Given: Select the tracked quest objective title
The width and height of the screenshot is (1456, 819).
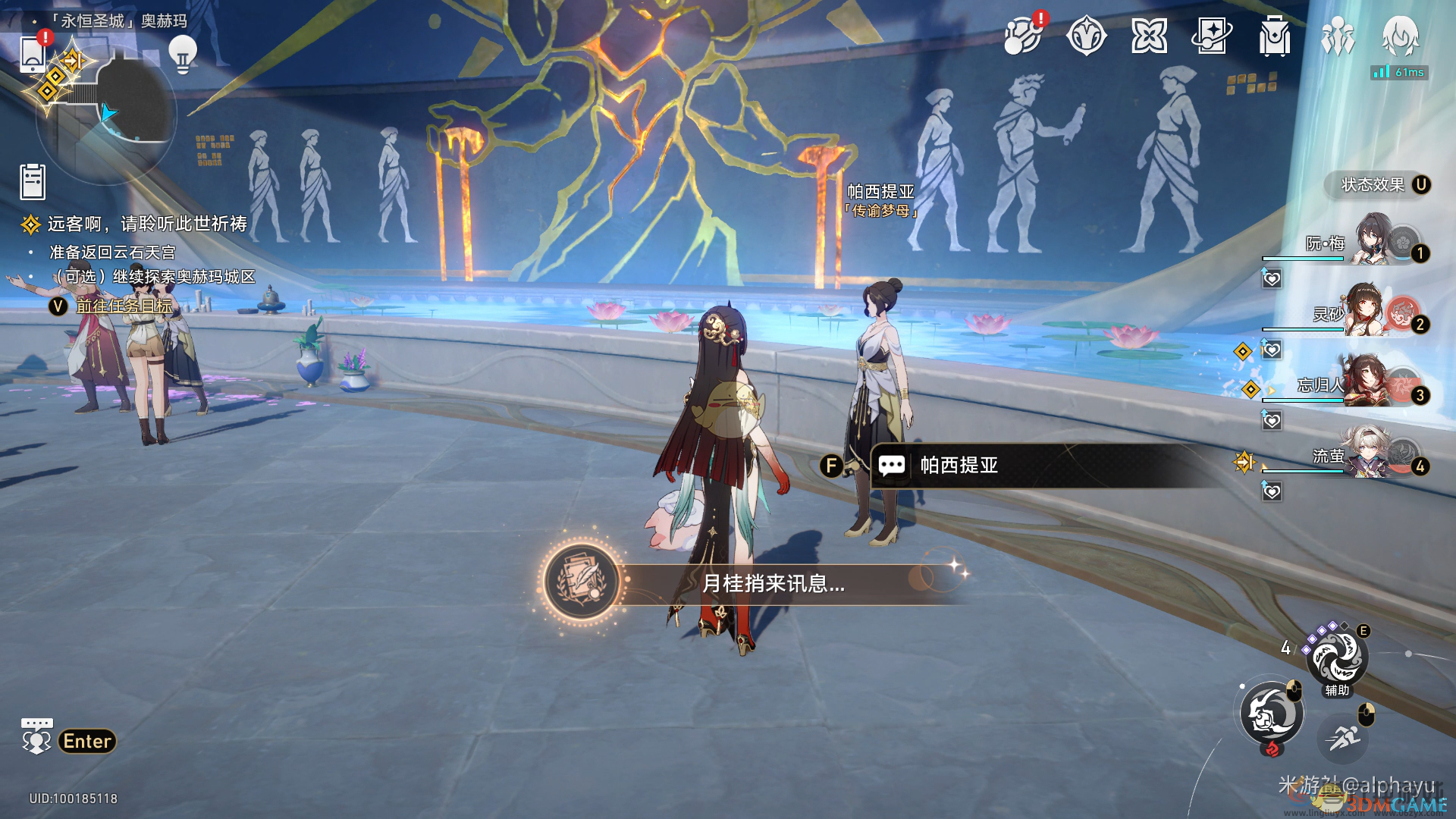Looking at the screenshot, I should [147, 224].
